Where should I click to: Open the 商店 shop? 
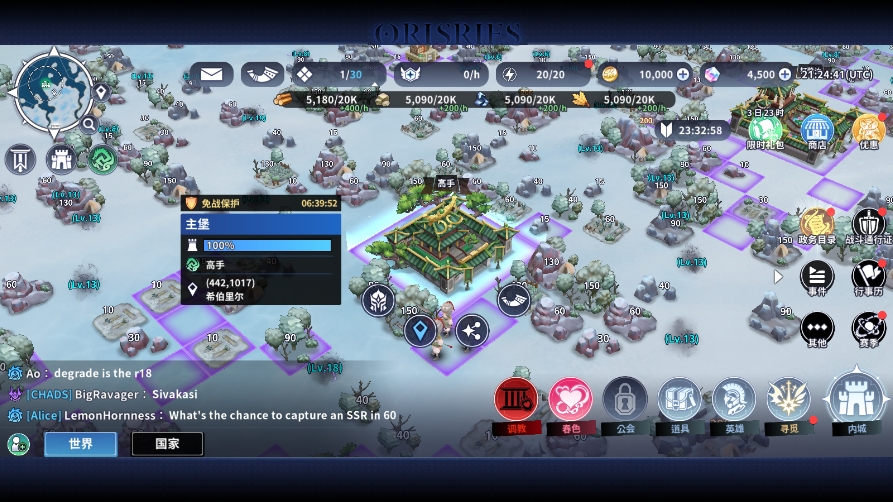816,131
